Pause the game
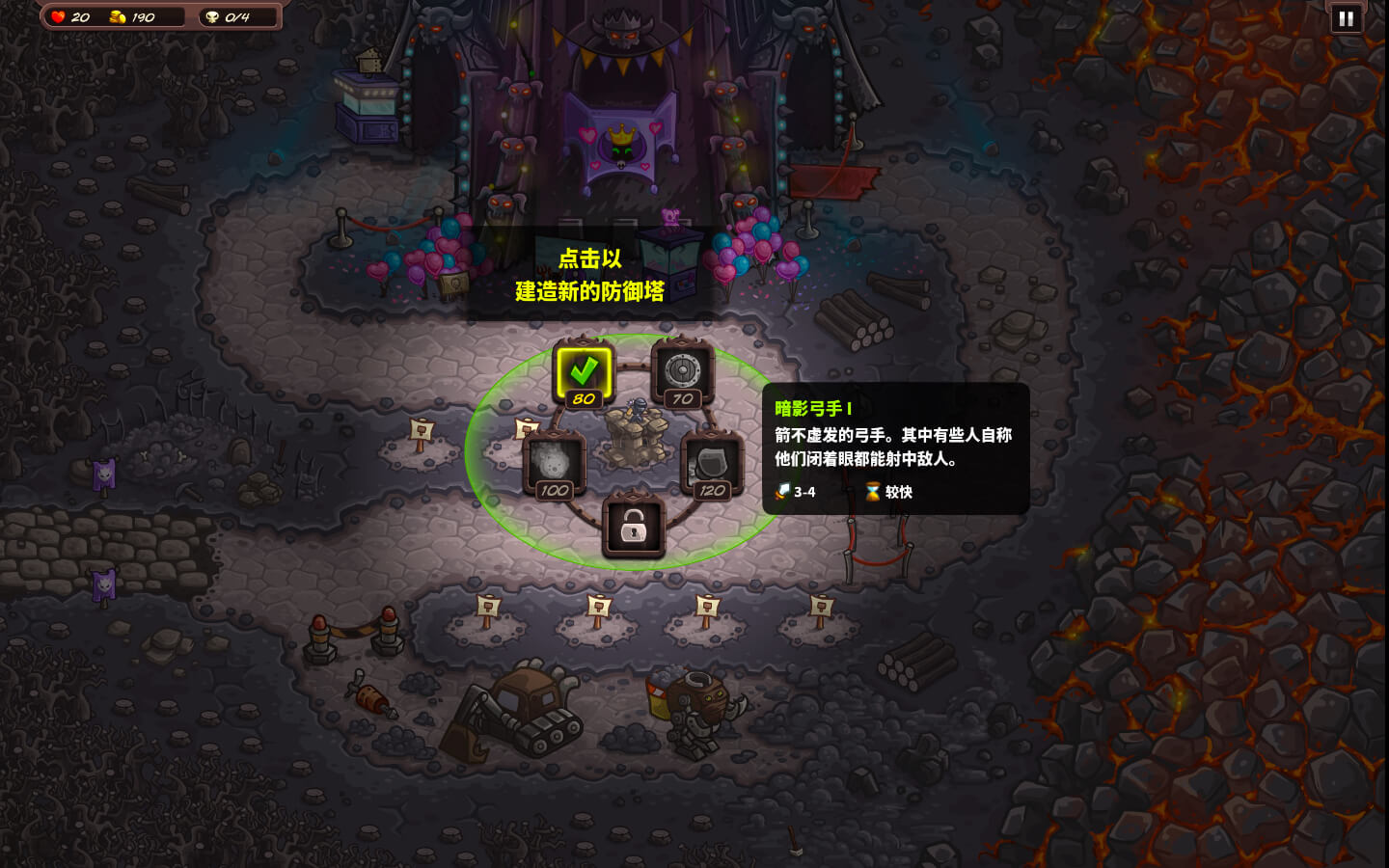Viewport: 1389px width, 868px height. click(x=1346, y=18)
